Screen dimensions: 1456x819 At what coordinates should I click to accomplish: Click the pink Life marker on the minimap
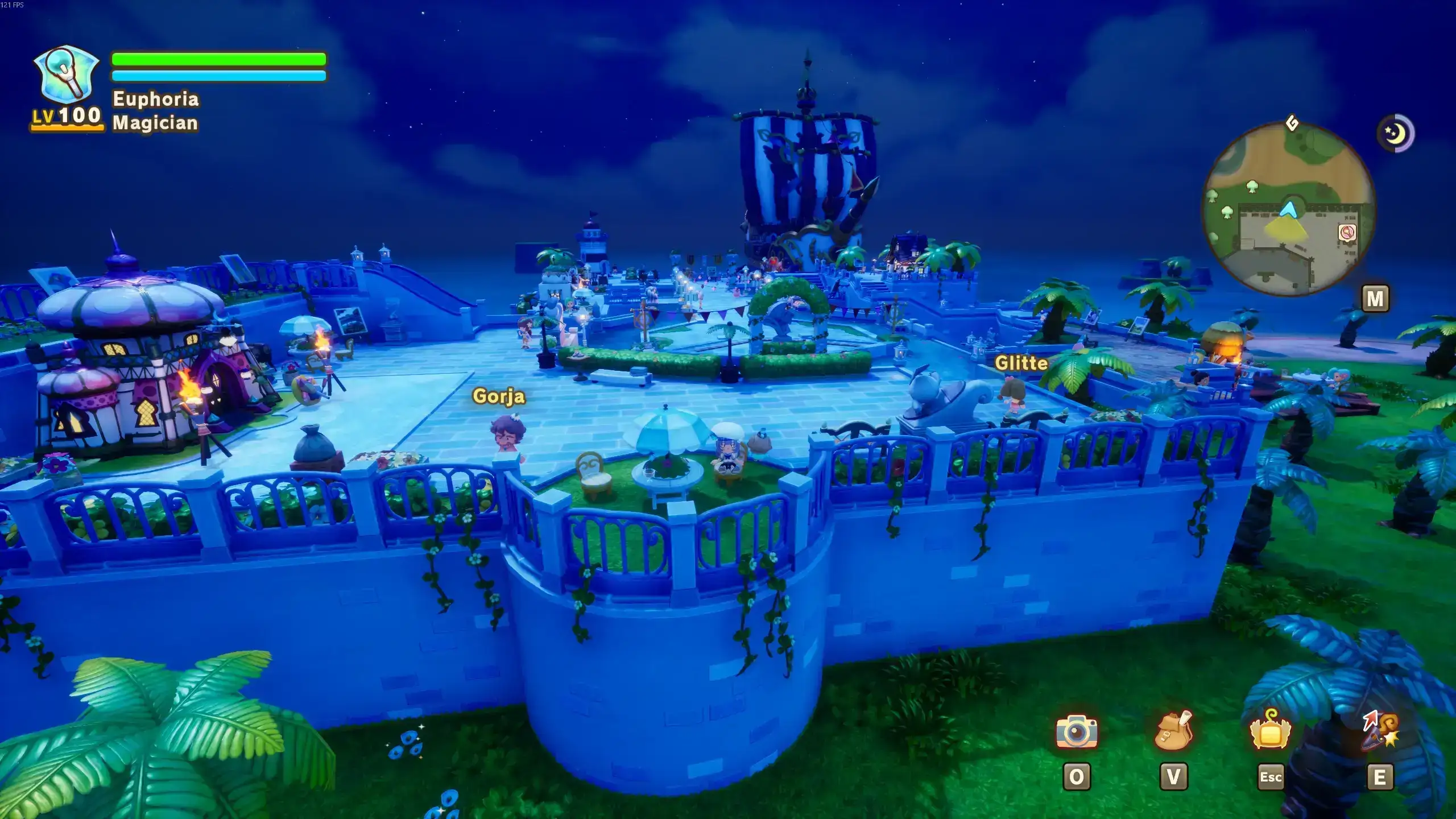click(1346, 233)
